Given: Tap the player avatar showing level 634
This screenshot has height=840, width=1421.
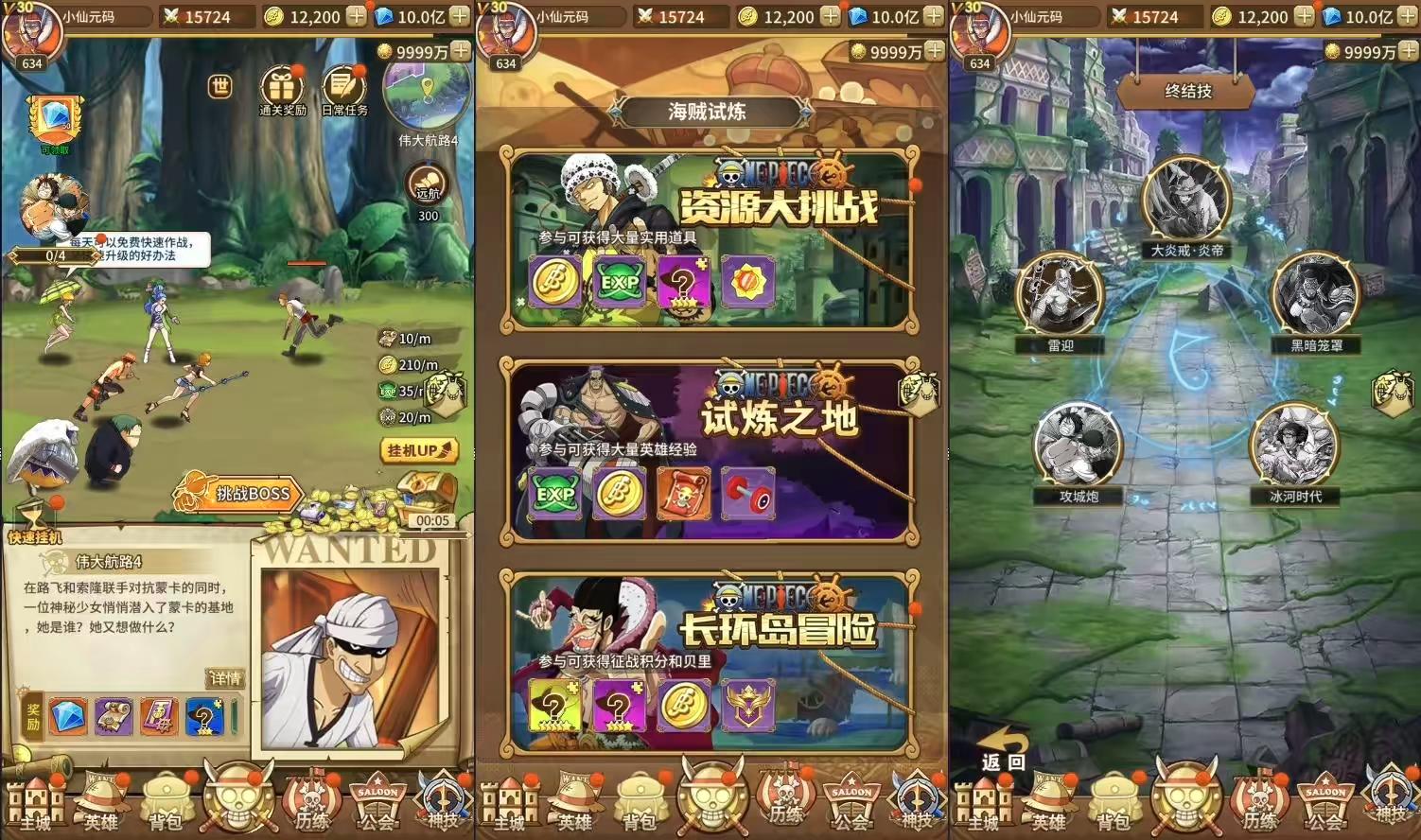Looking at the screenshot, I should 34,32.
